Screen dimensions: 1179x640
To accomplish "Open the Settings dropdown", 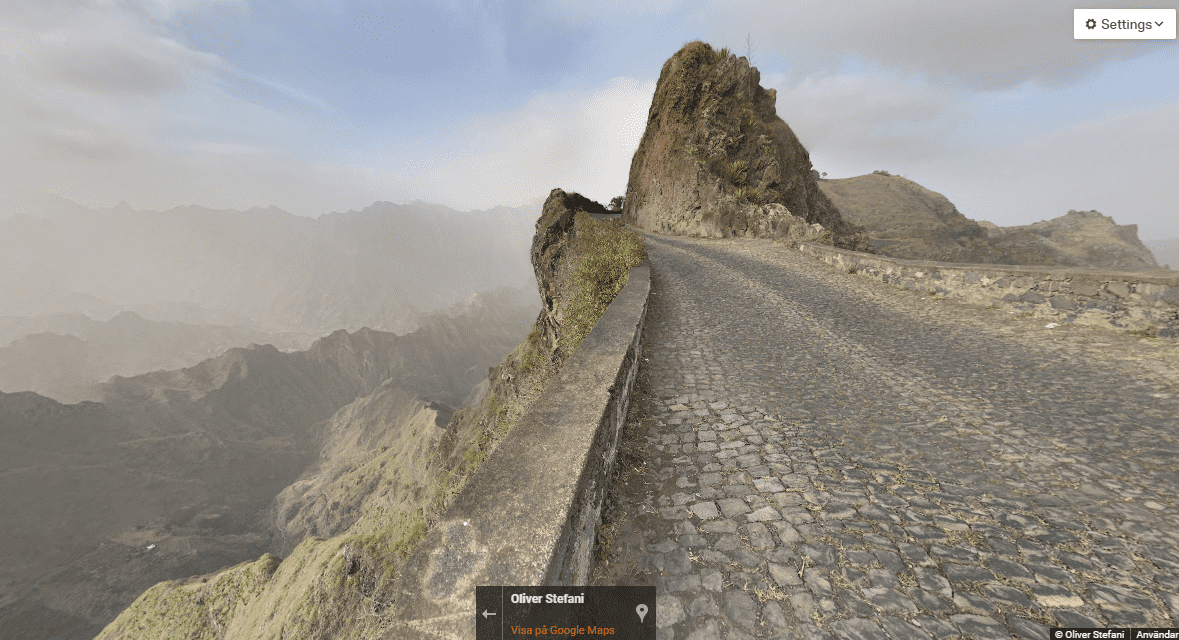I will [1124, 24].
